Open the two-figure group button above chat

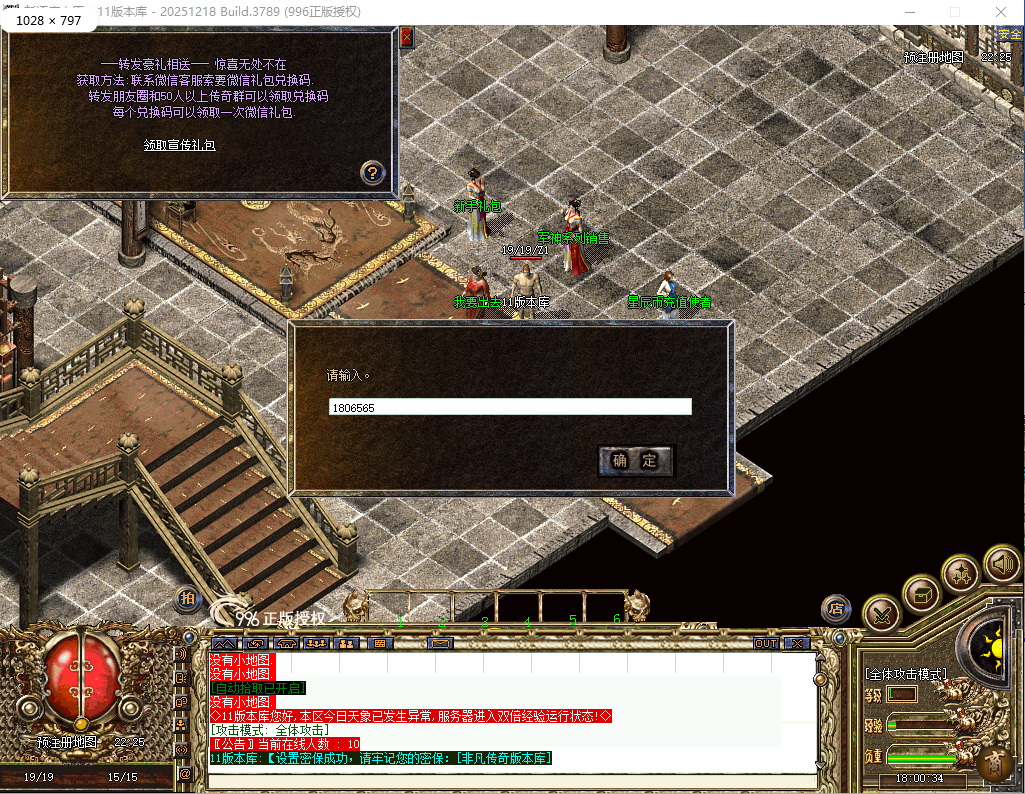click(347, 643)
